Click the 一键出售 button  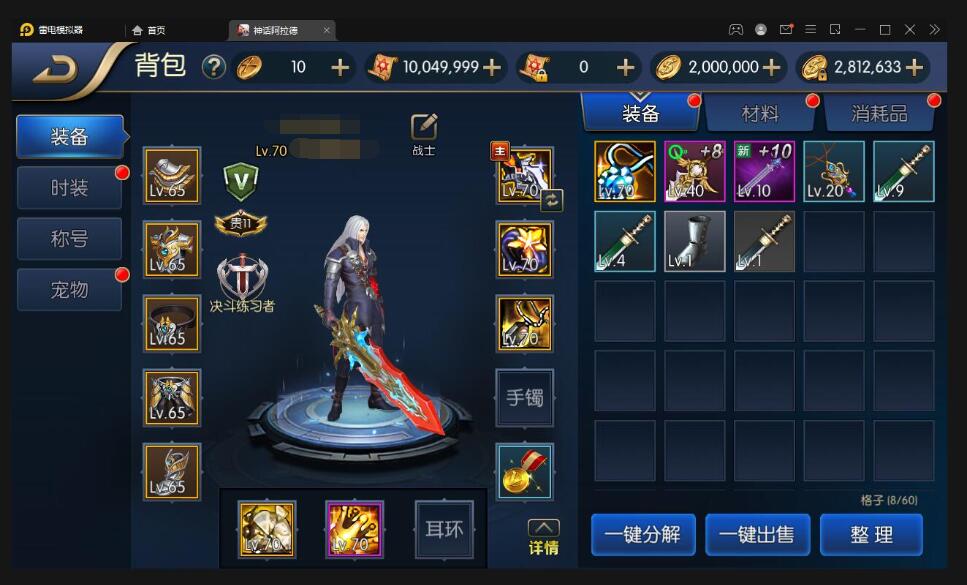757,535
